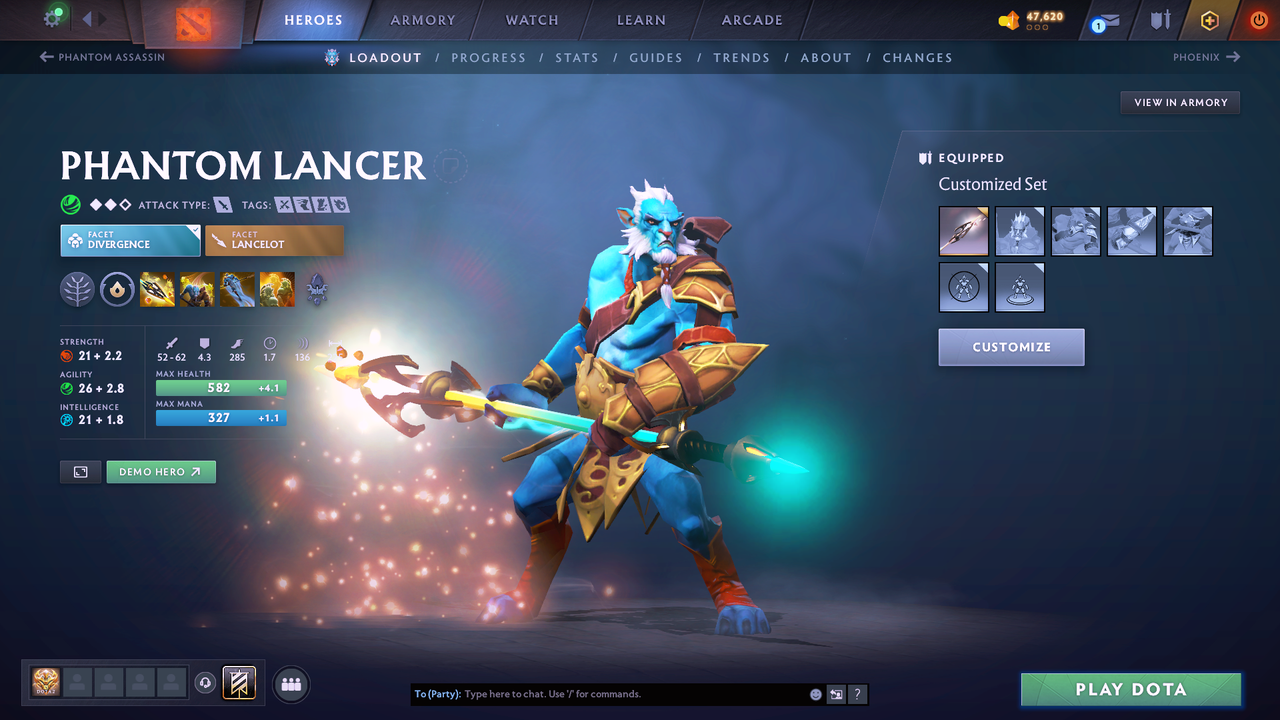1280x720 pixels.
Task: Open the chat channel selector near chat box
Action: 836,693
